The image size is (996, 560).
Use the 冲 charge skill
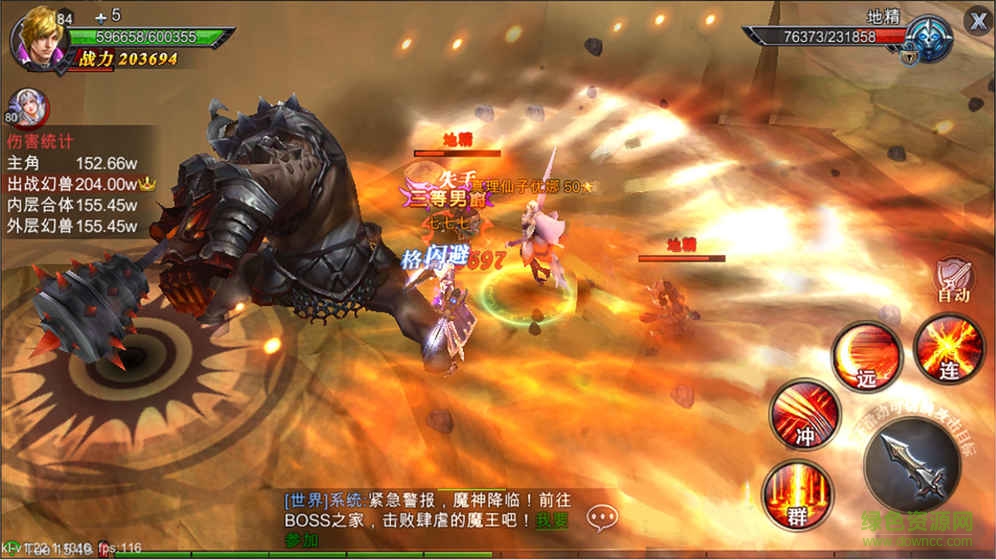[804, 412]
